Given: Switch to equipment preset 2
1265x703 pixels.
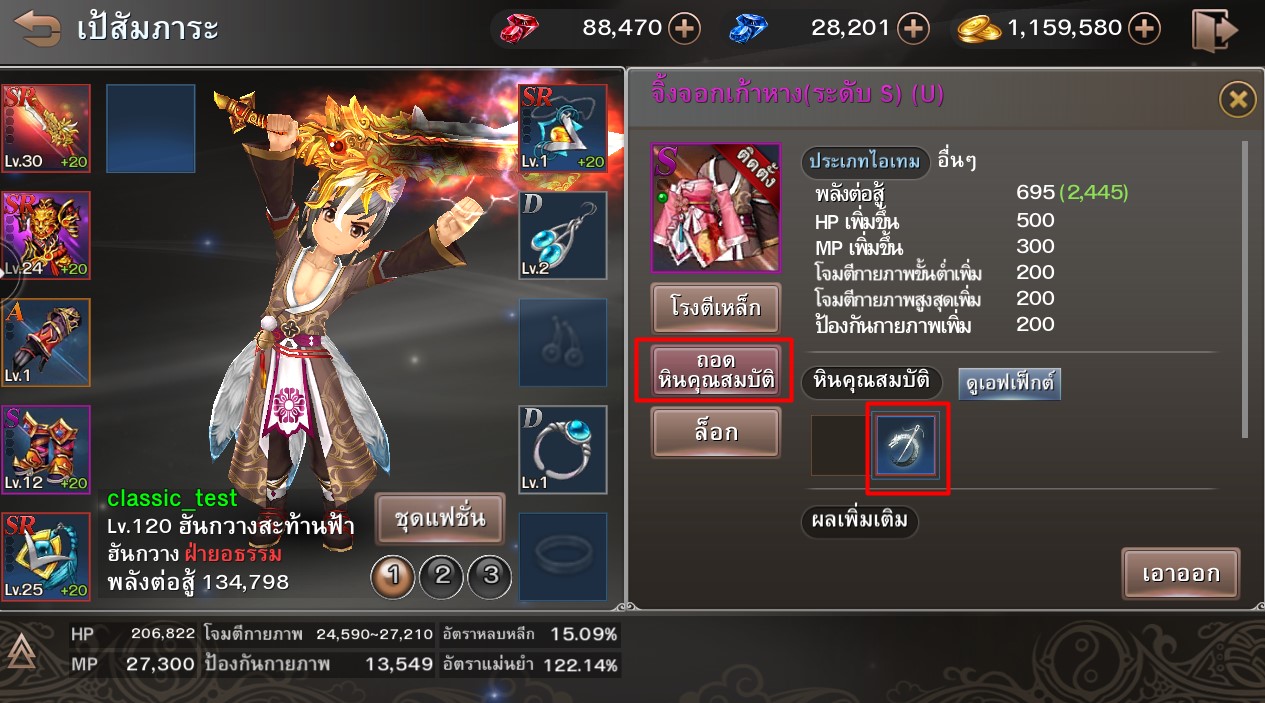Looking at the screenshot, I should click(x=441, y=575).
